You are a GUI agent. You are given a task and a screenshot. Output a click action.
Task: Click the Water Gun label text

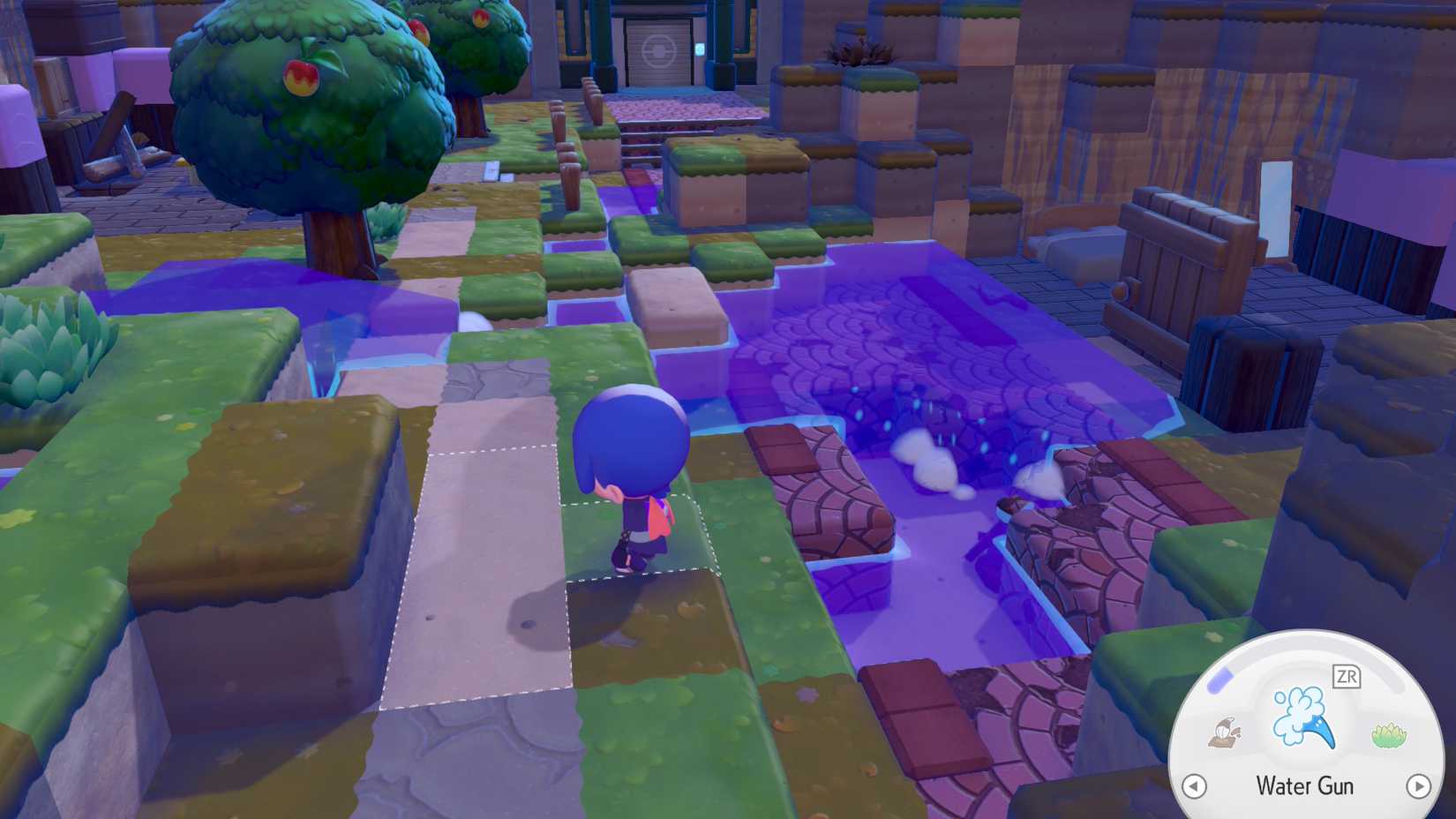pos(1304,785)
